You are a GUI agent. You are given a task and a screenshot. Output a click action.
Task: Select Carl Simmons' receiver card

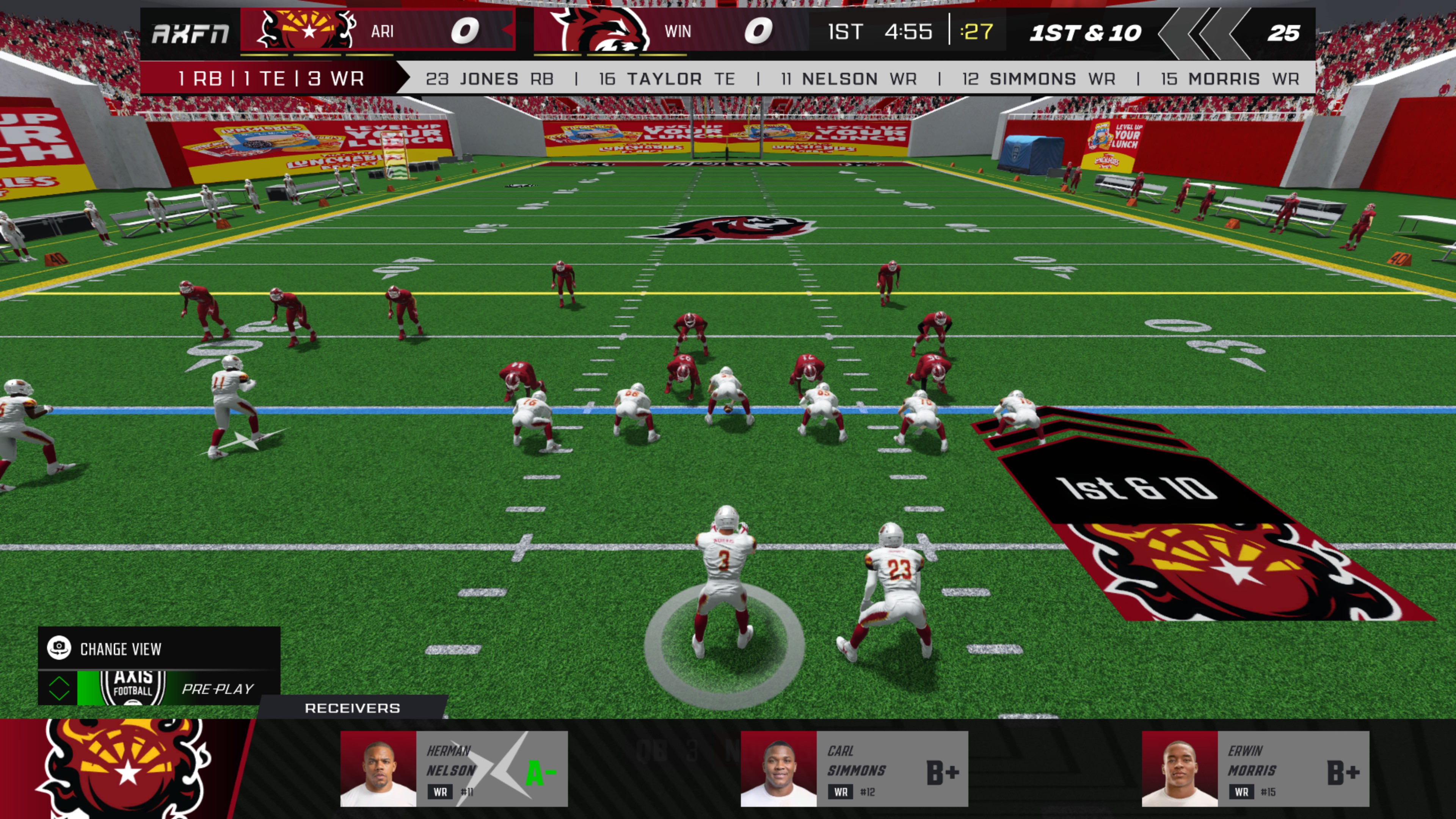click(854, 768)
